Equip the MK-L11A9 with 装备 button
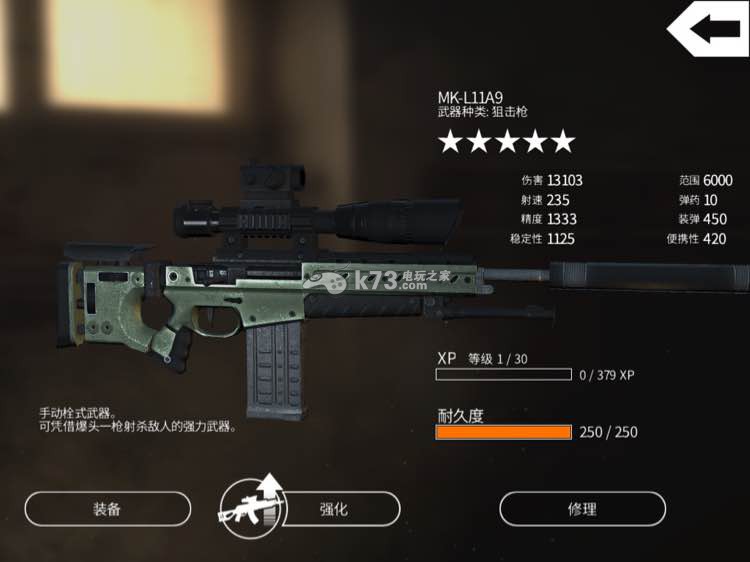 click(x=108, y=509)
